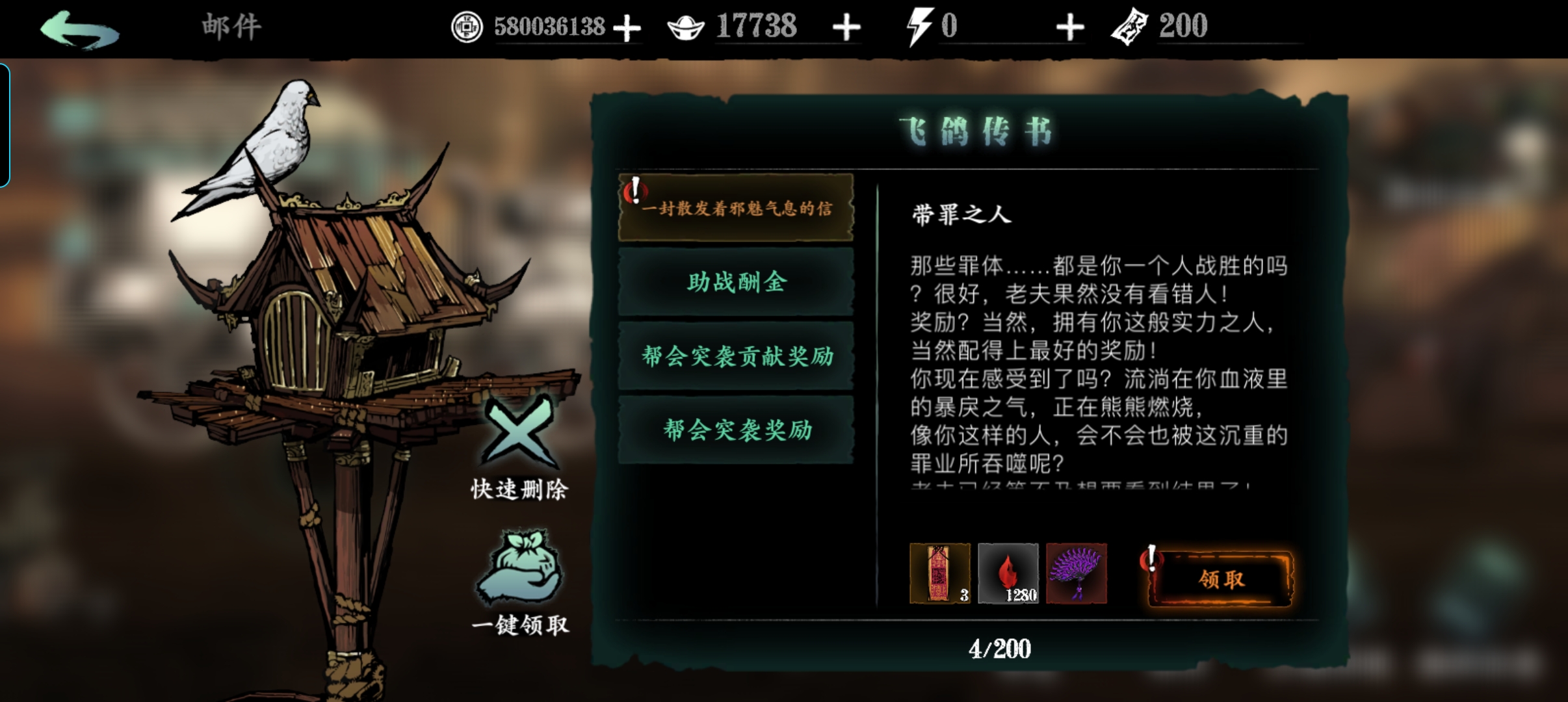Select the 帮会突袭奖励 mail entry
Viewport: 1568px width, 702px height.
coord(735,430)
